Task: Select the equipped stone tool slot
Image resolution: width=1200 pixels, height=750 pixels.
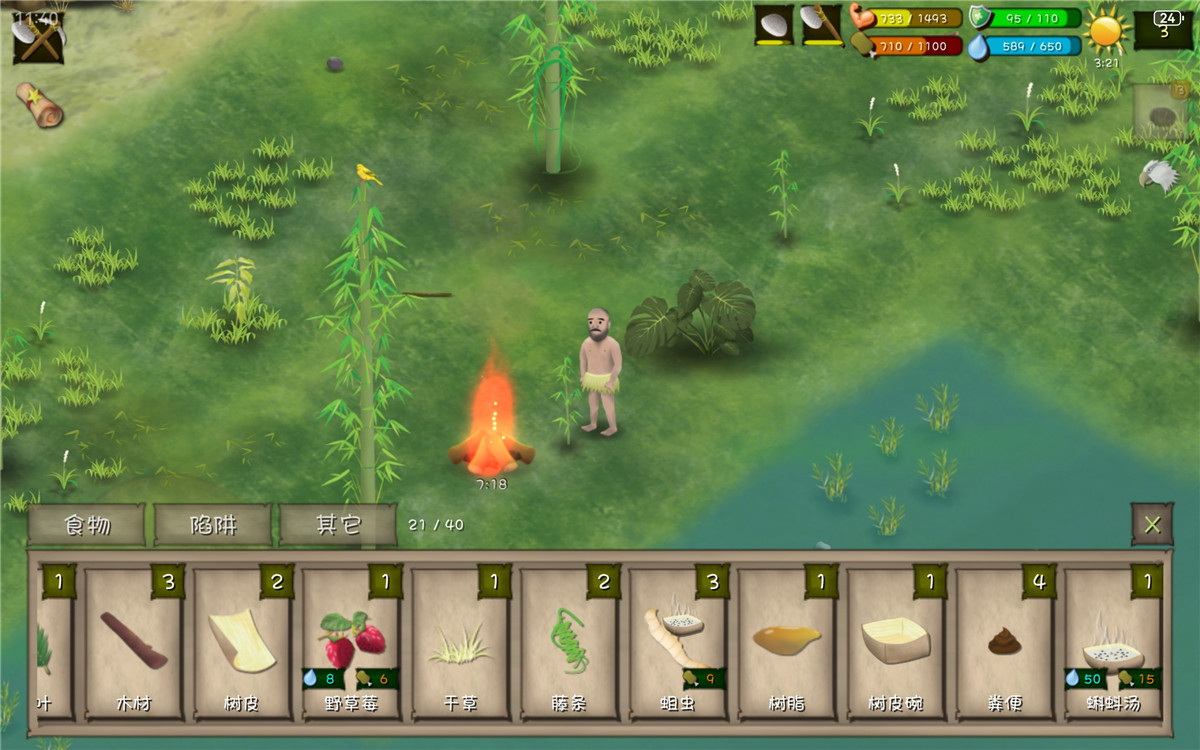Action: click(774, 25)
